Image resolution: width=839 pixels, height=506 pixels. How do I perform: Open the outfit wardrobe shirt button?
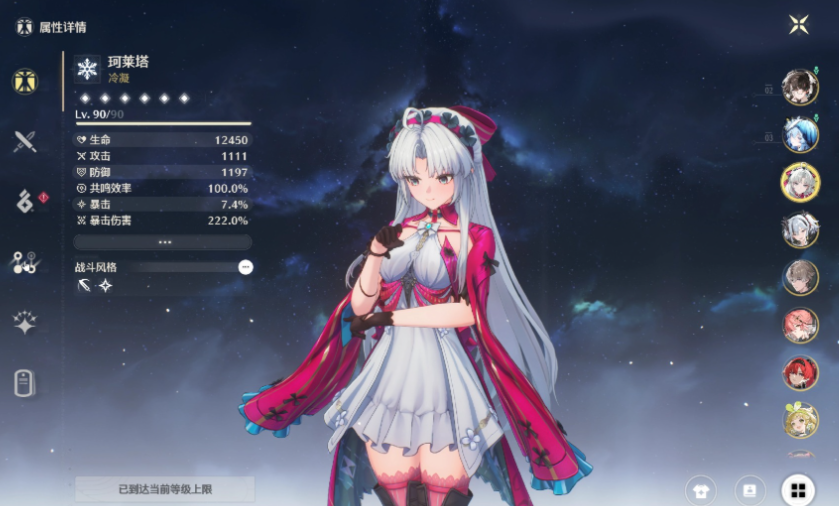click(x=701, y=490)
